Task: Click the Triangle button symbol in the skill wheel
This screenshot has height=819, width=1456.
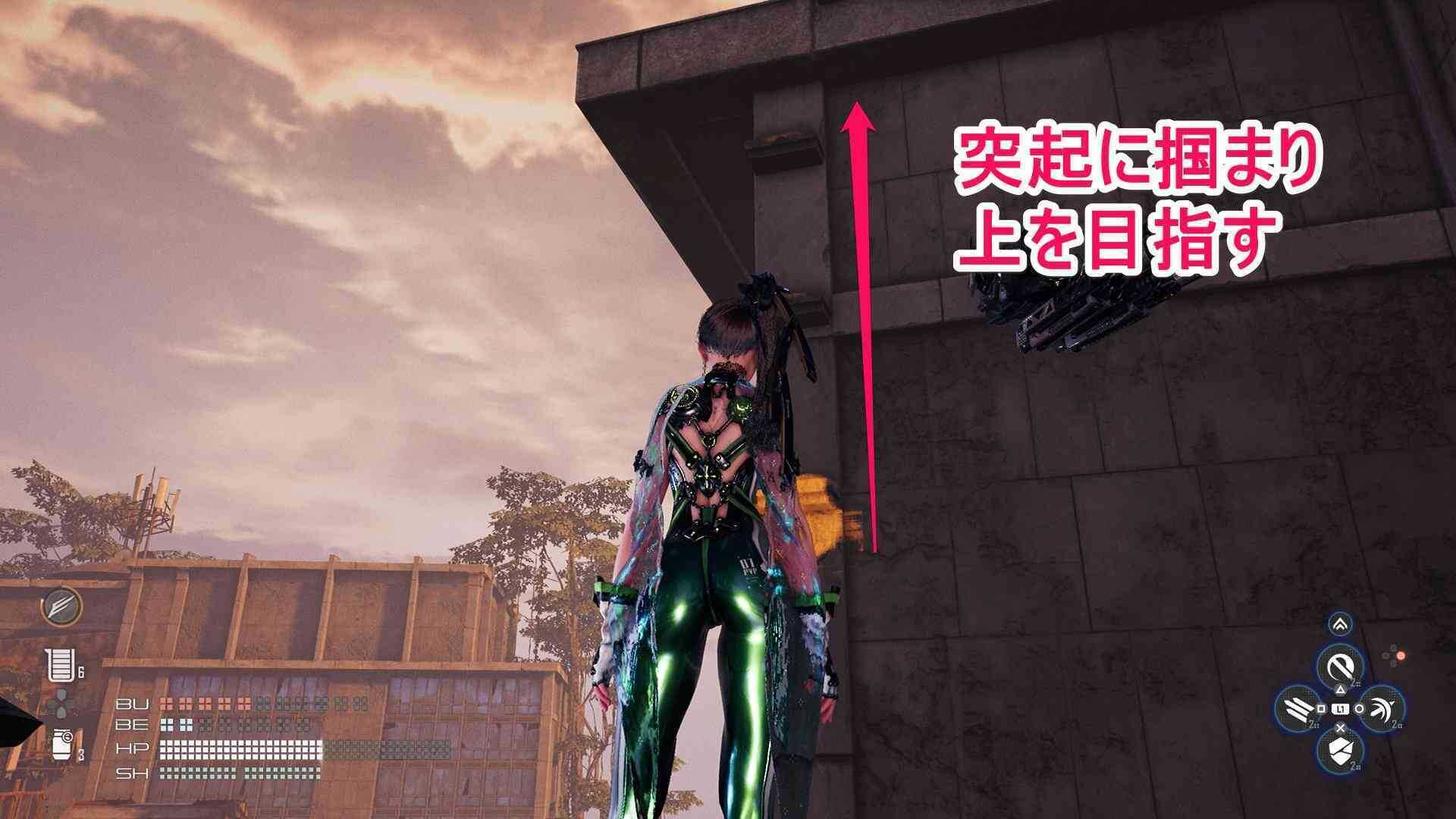Action: coord(1341,690)
